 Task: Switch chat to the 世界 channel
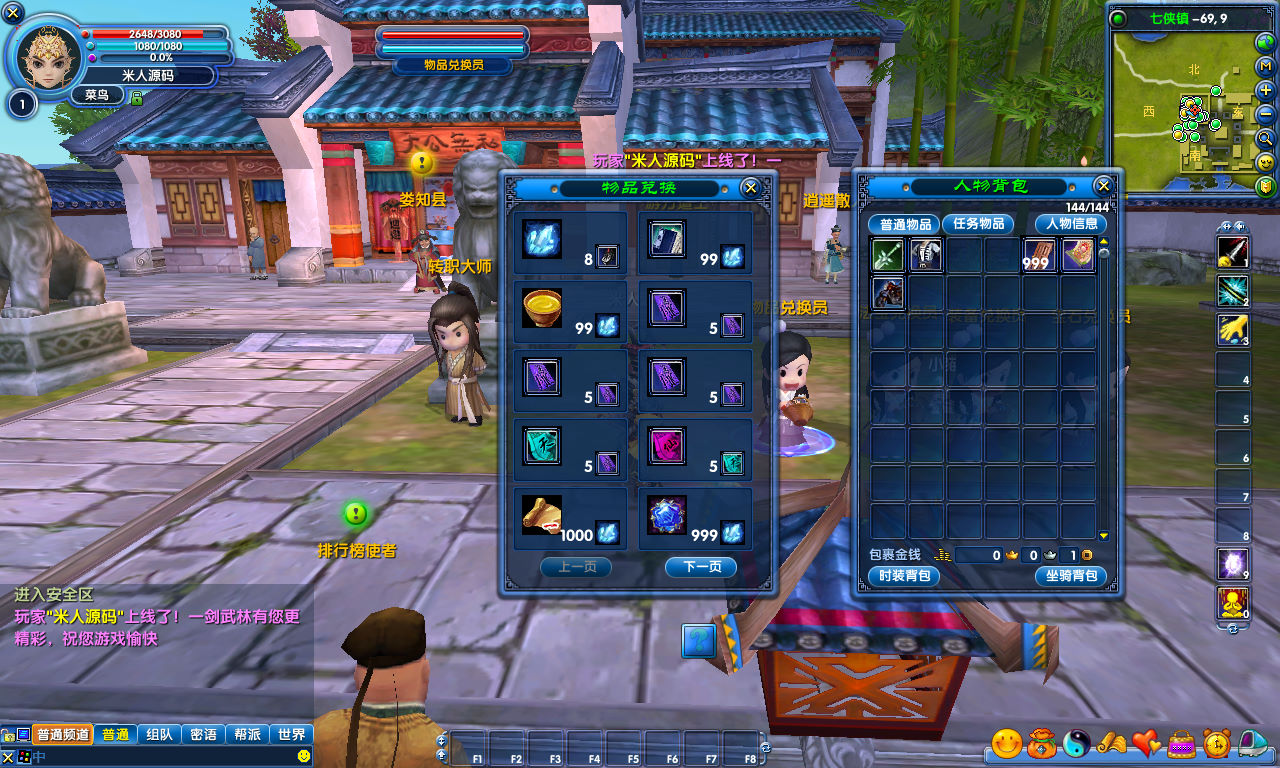click(292, 734)
